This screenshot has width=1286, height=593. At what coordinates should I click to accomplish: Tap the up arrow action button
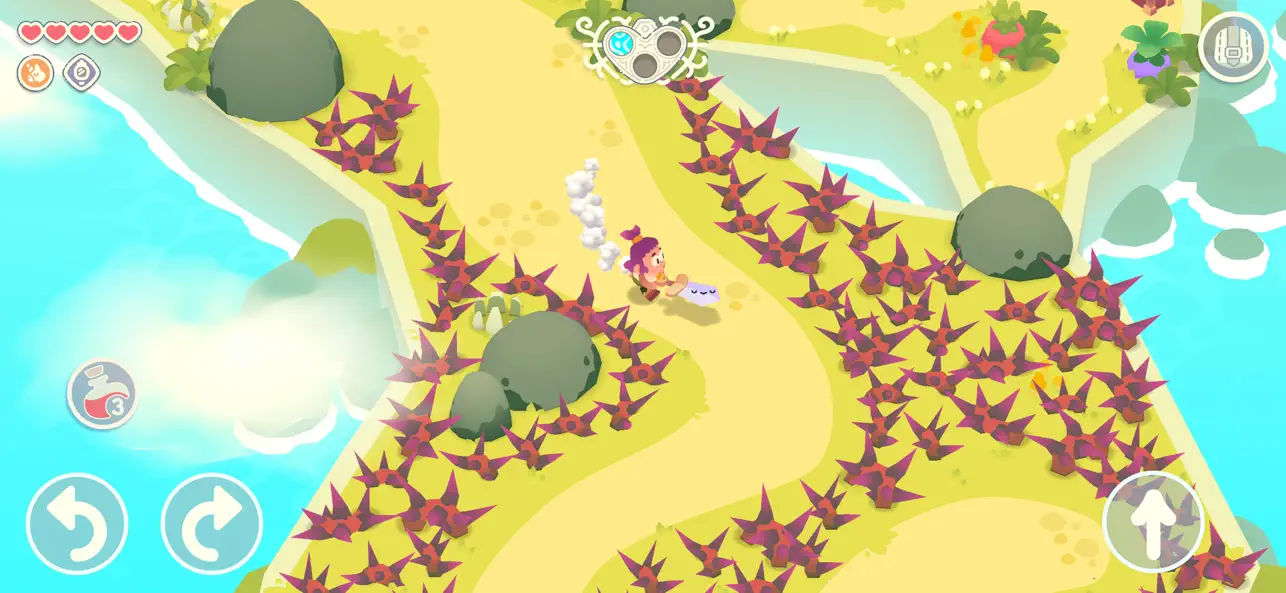[x=1153, y=521]
